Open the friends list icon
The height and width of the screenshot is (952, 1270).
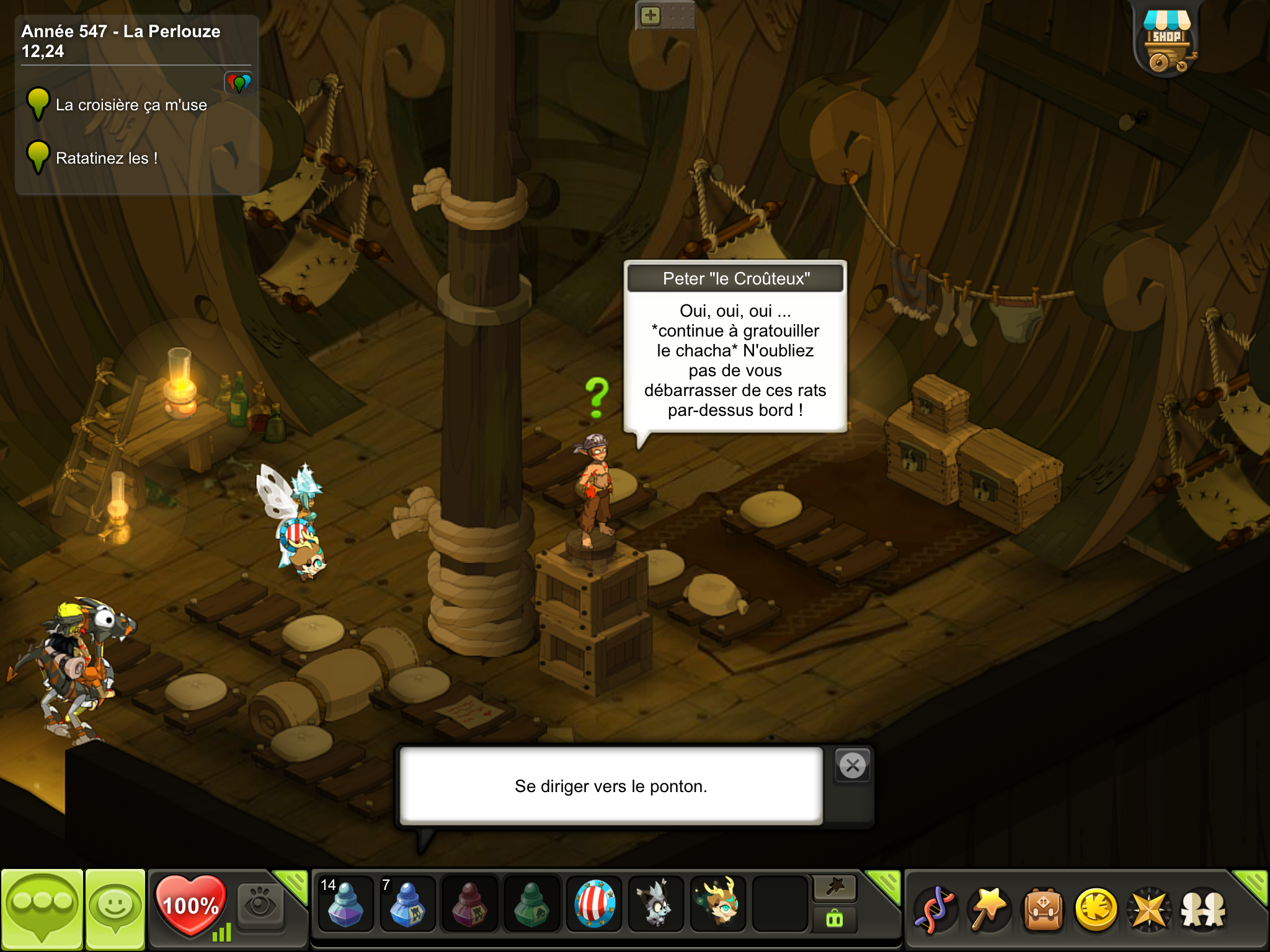click(1203, 909)
